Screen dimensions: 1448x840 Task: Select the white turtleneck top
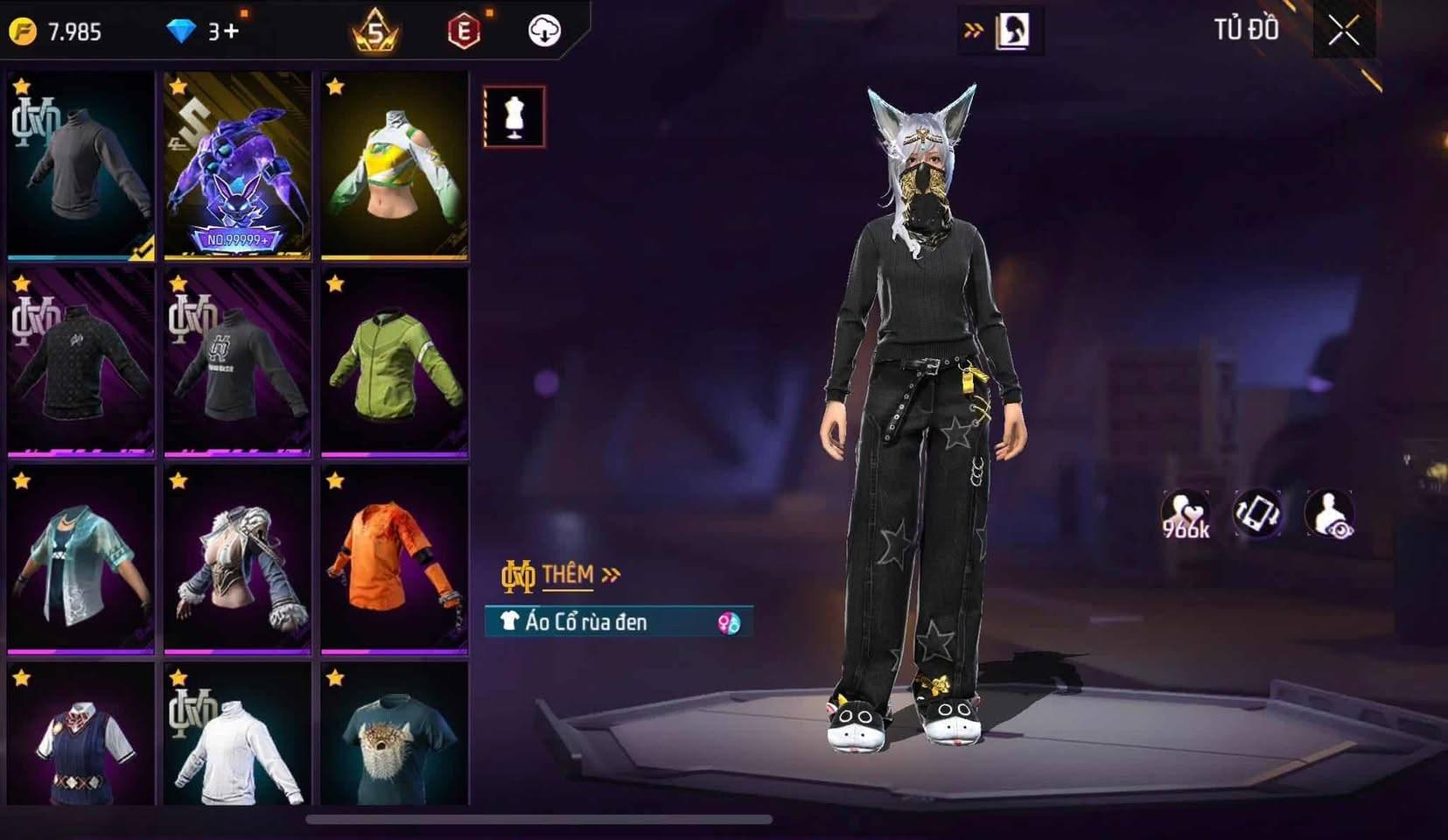point(237,735)
